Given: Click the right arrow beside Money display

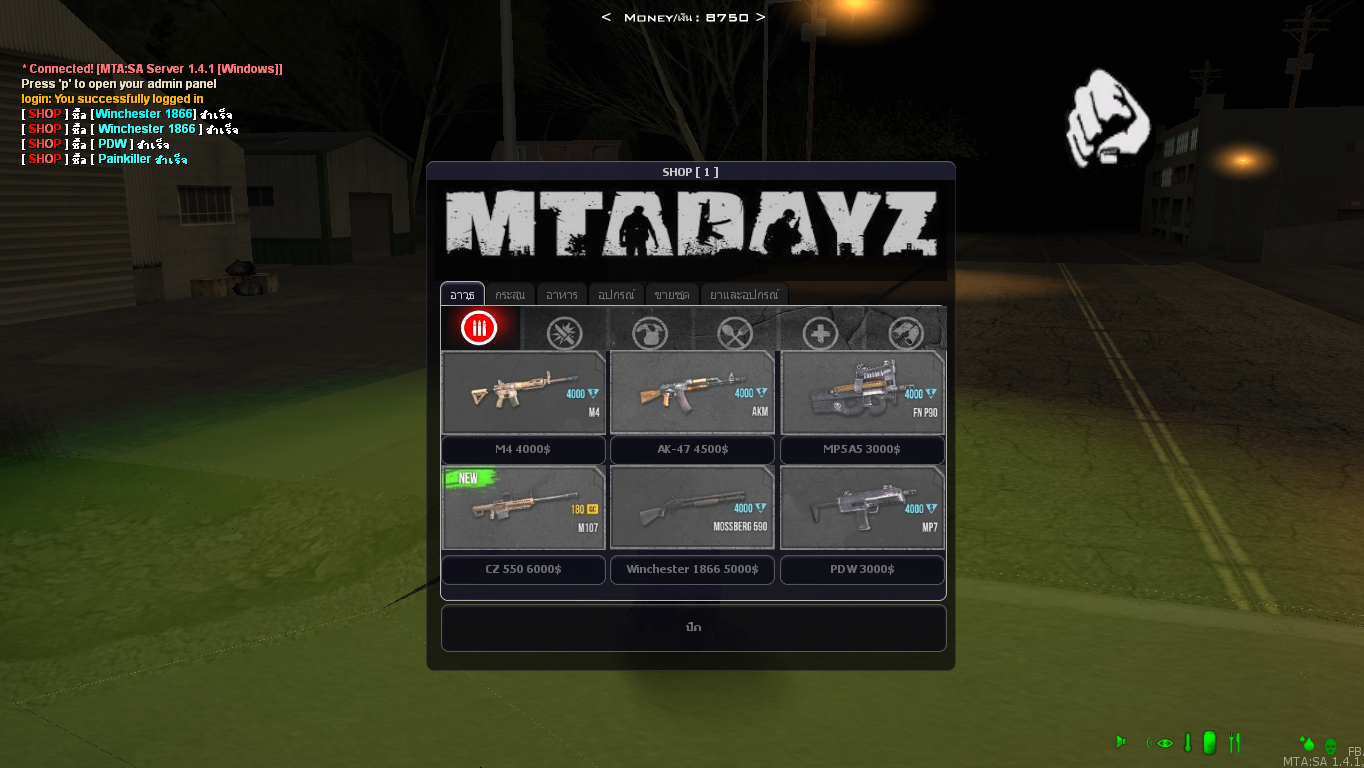Looking at the screenshot, I should click(x=760, y=17).
